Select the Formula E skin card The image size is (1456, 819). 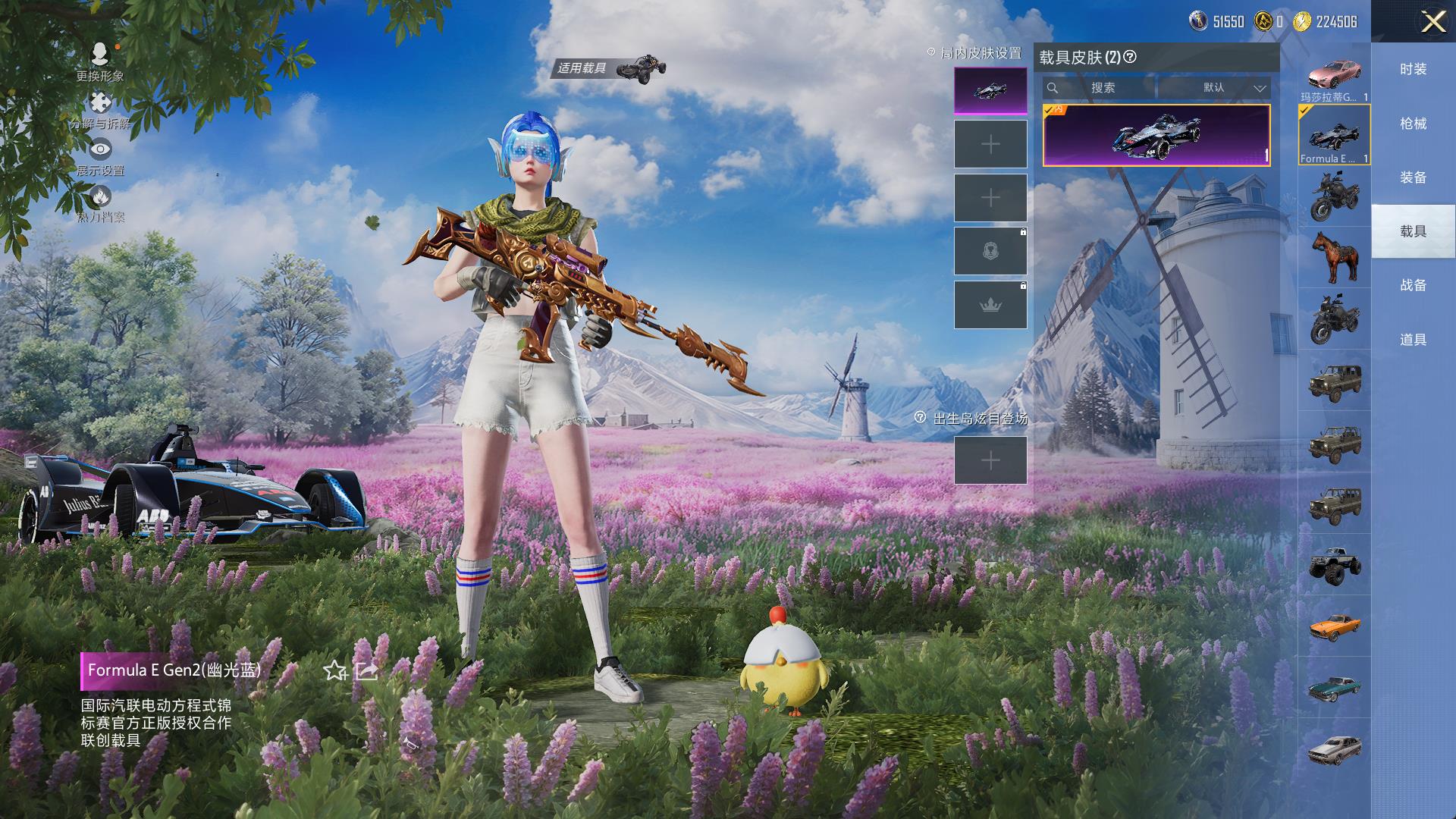1156,135
